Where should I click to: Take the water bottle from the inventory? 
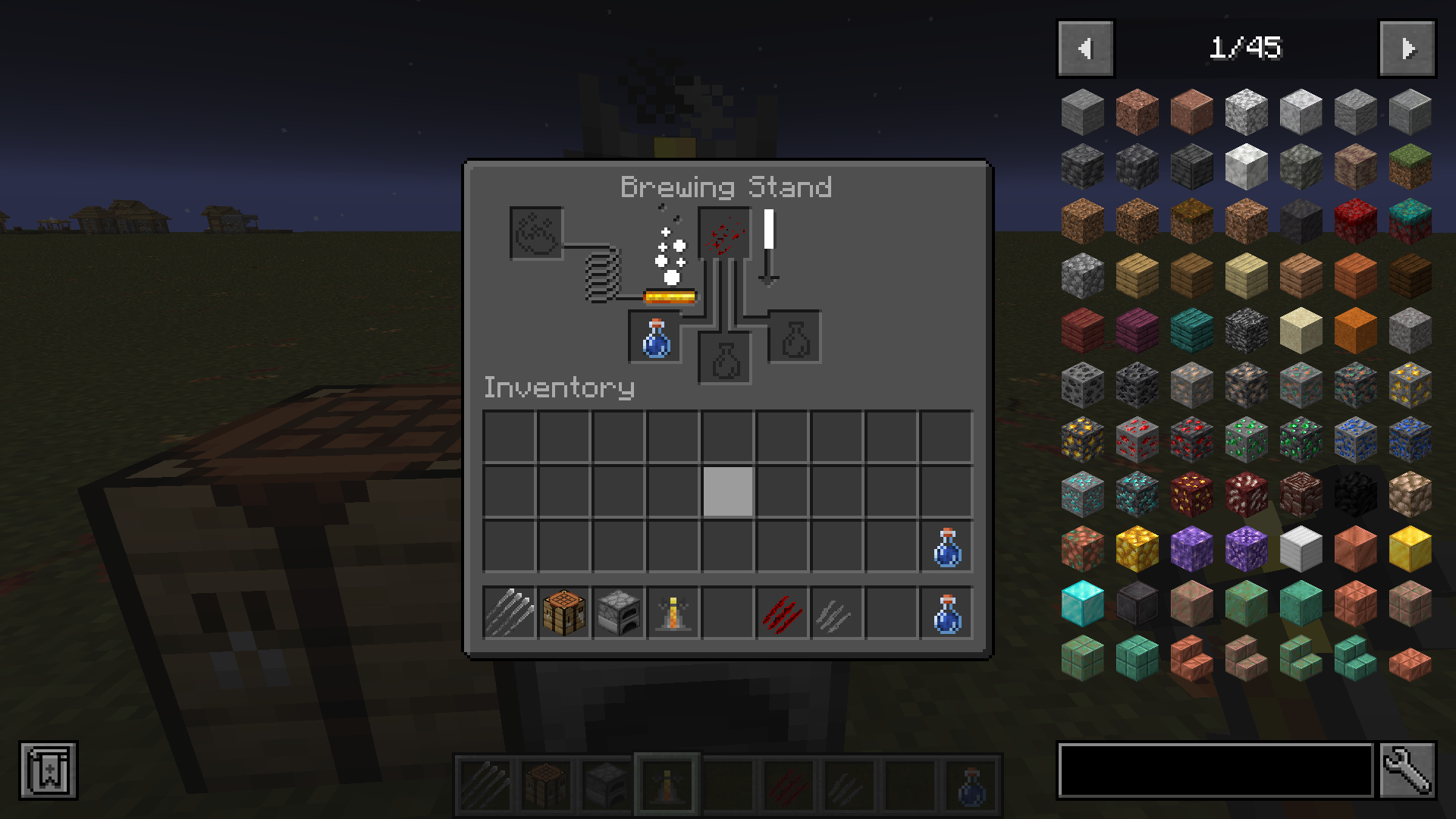(x=947, y=548)
